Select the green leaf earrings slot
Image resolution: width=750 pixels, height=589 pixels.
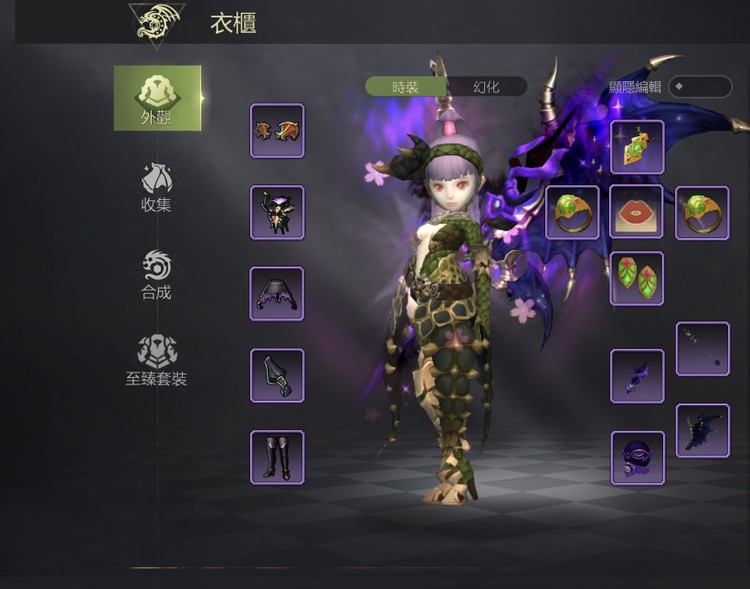(x=637, y=277)
